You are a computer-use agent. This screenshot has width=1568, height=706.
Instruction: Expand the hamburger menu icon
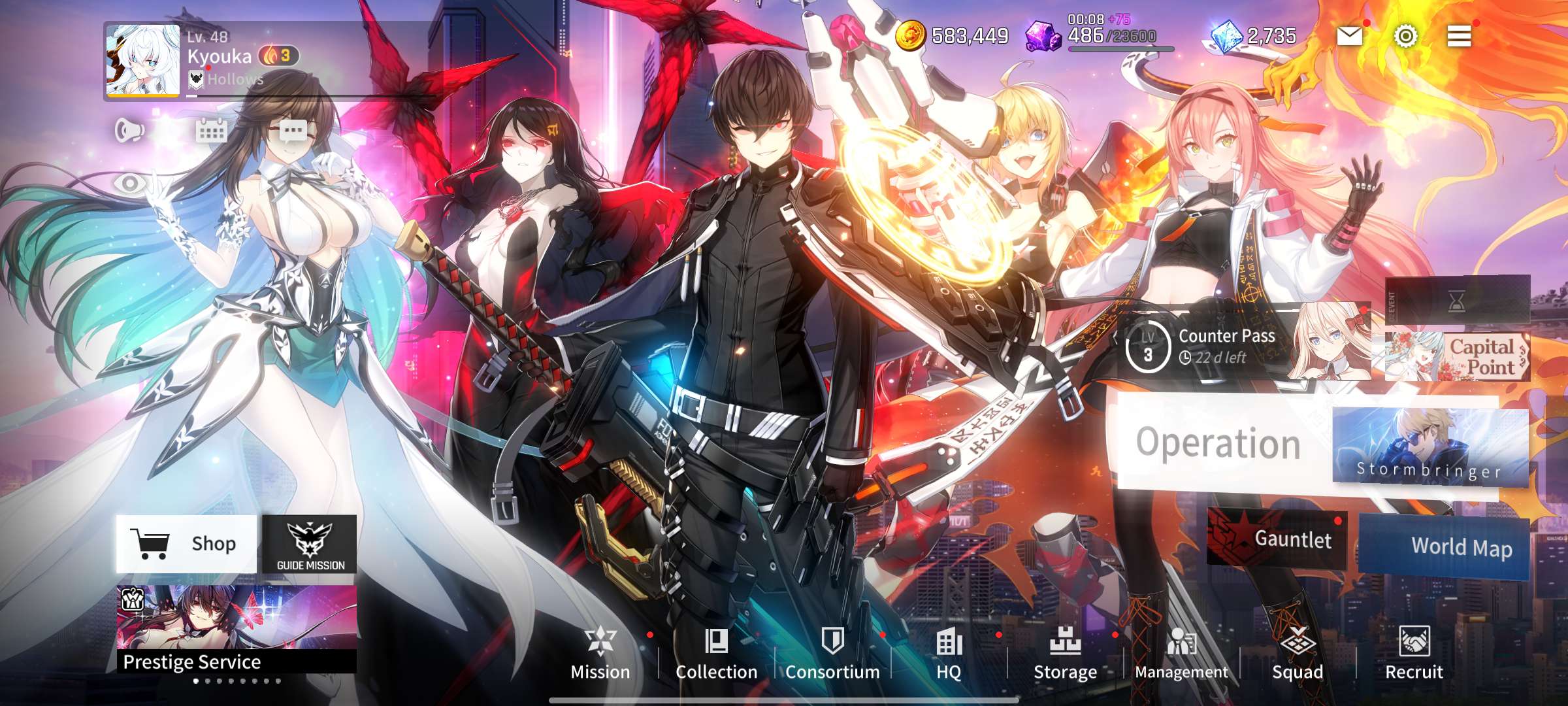click(x=1459, y=36)
